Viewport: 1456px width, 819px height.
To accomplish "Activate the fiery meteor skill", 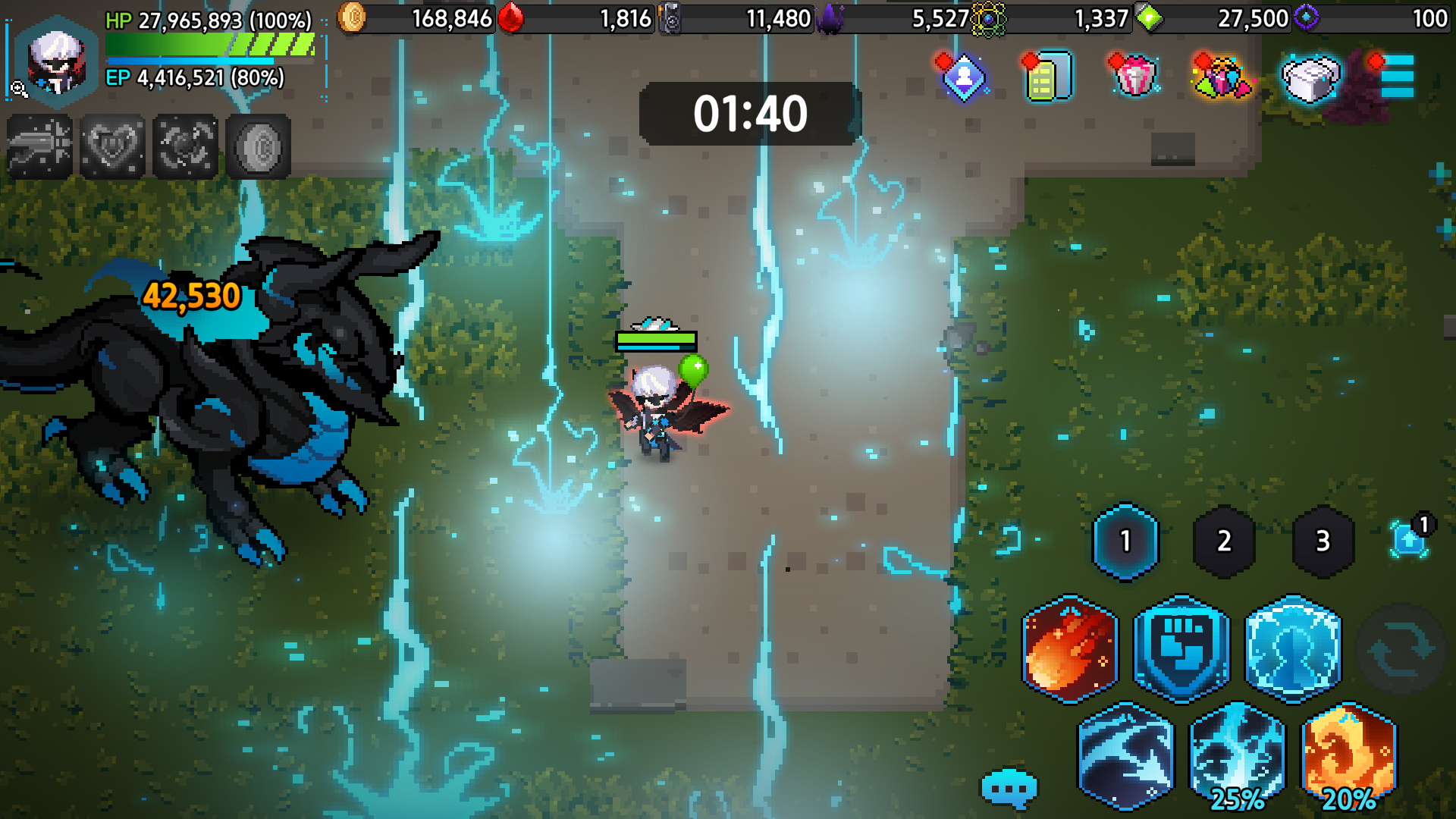I will coord(1070,649).
